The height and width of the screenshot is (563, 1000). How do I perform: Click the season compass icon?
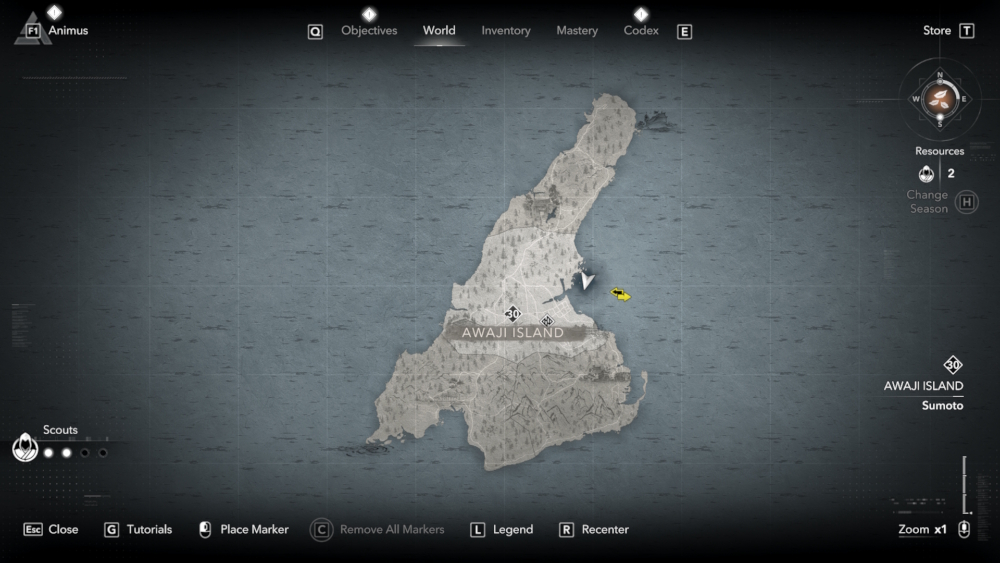tap(939, 98)
